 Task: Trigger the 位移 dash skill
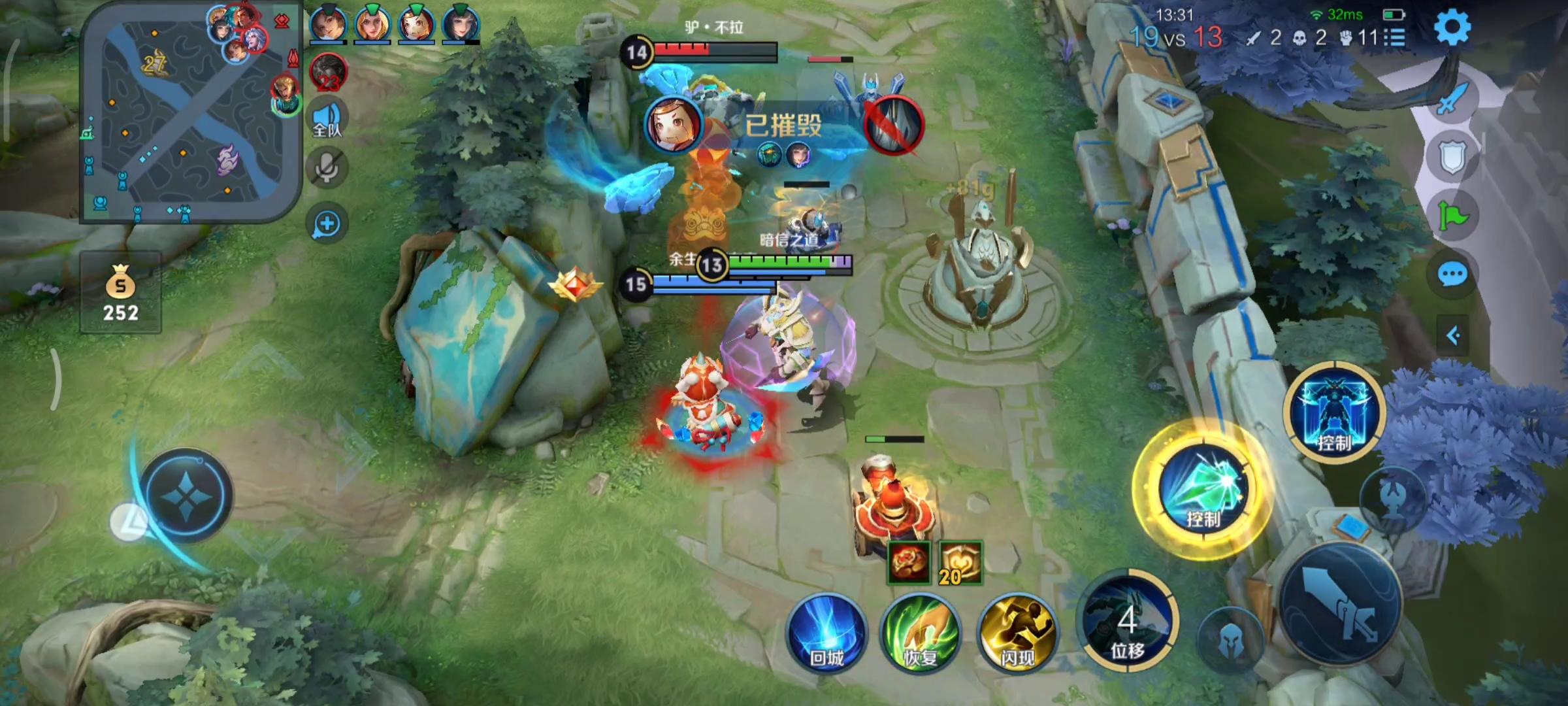click(x=1128, y=622)
